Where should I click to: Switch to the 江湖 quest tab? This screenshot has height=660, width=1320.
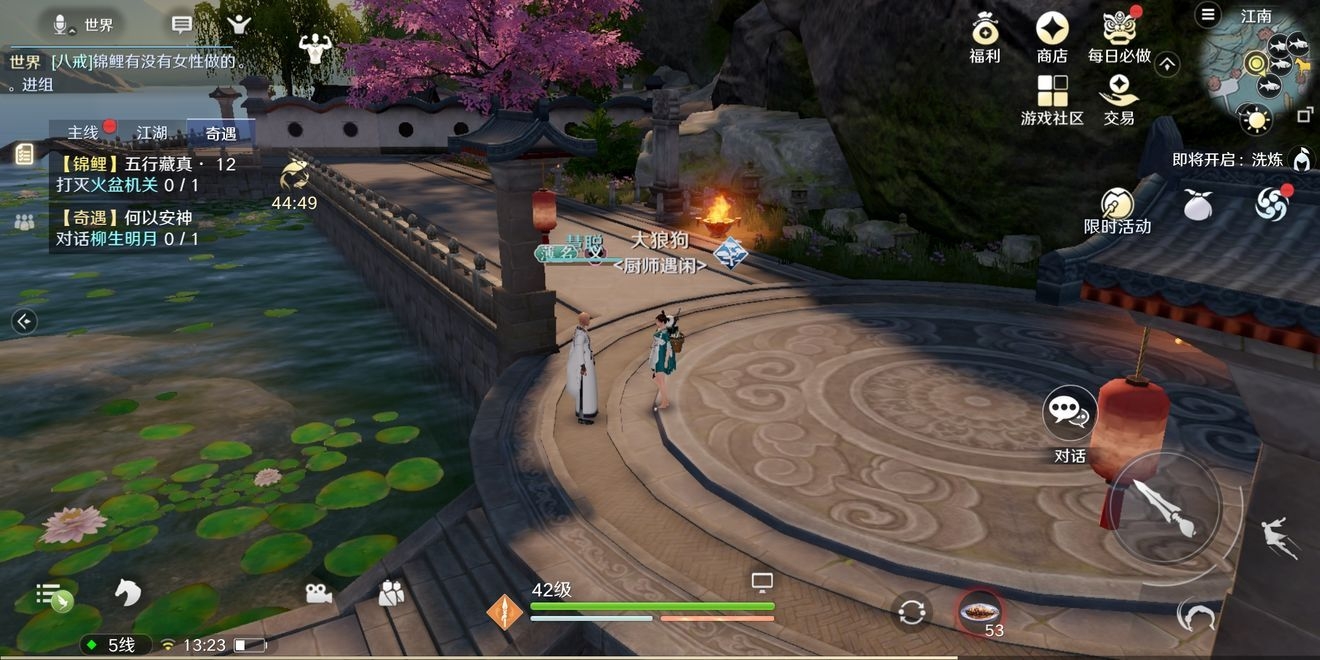tap(152, 132)
